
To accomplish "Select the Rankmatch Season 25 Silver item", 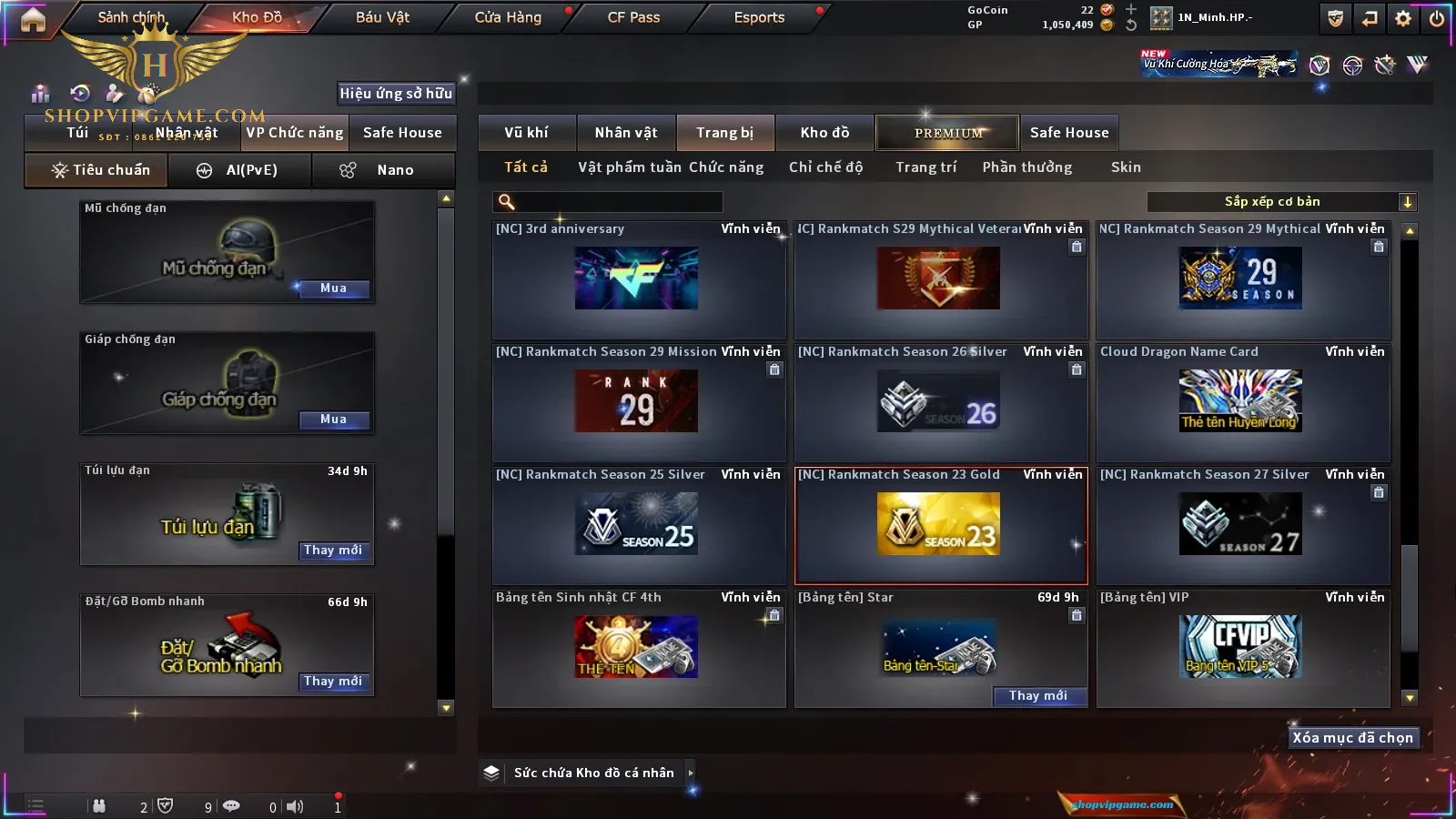I will click(636, 524).
